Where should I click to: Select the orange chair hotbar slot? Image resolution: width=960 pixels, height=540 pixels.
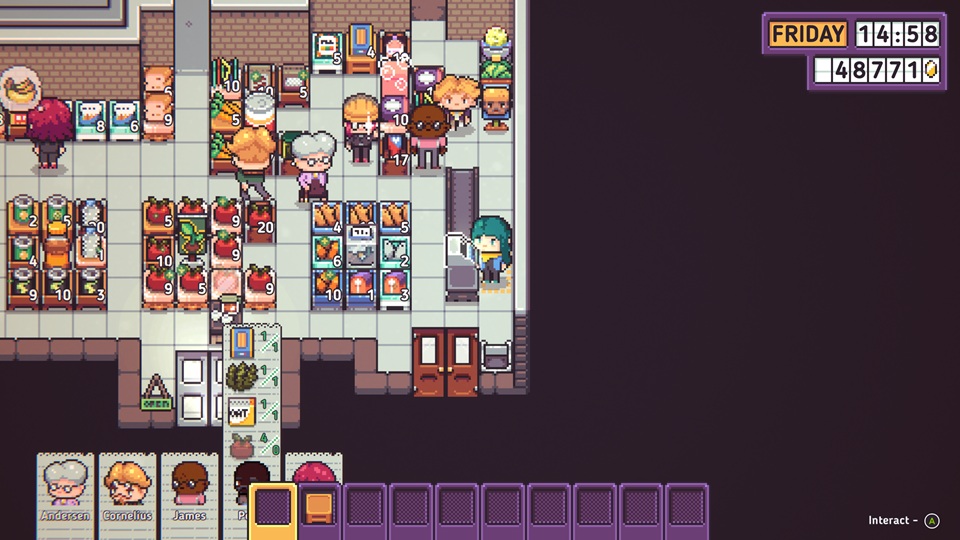point(318,509)
